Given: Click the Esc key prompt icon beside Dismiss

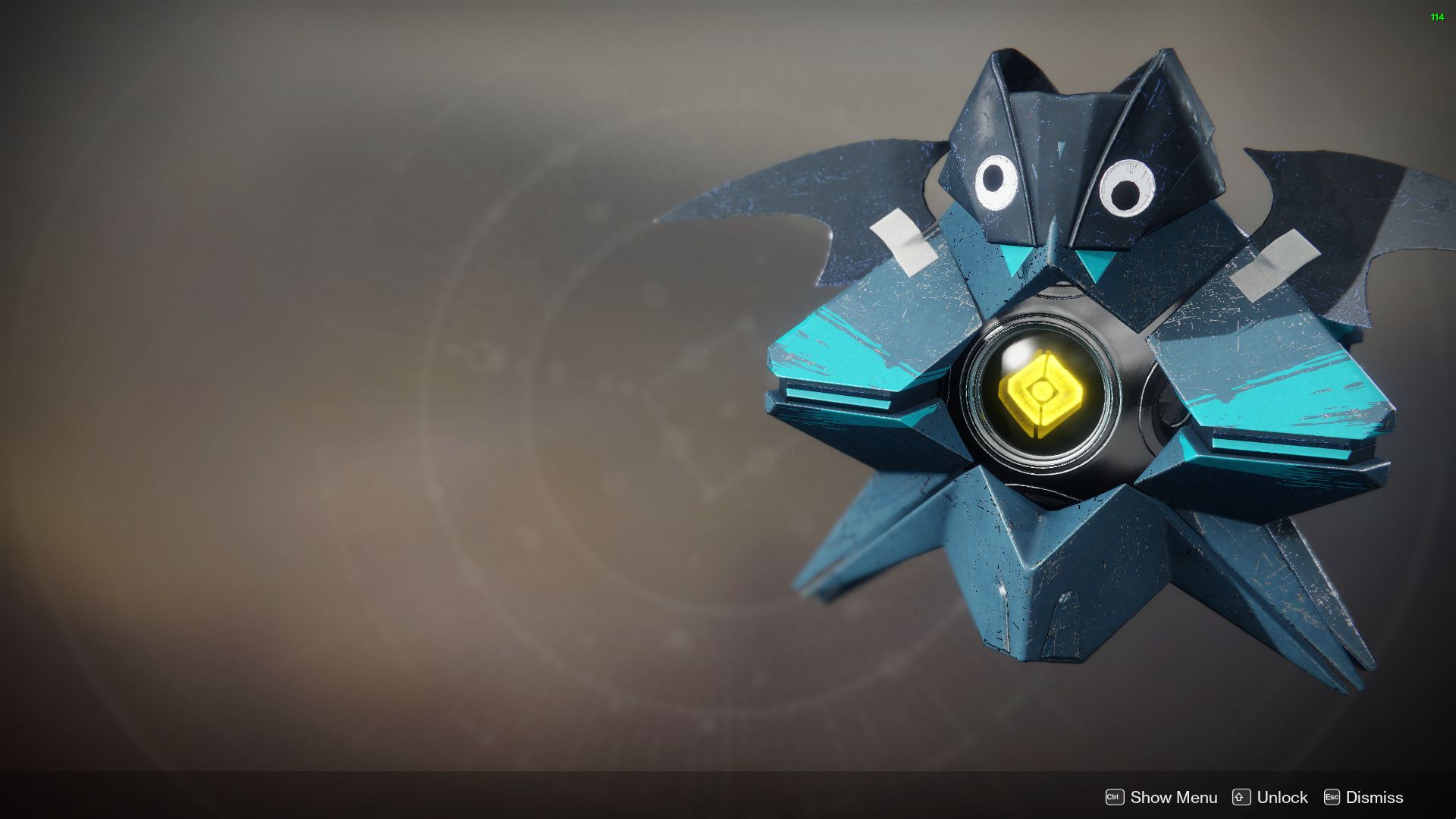Looking at the screenshot, I should 1332,797.
